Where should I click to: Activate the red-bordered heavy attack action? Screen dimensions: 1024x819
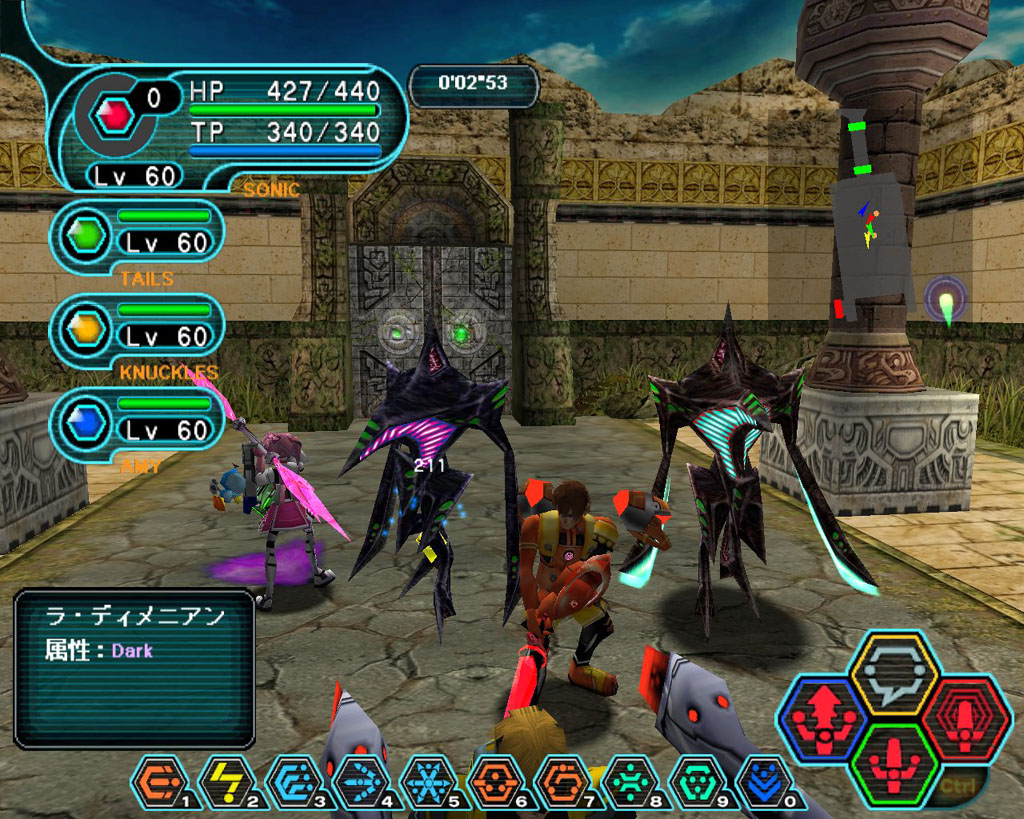click(x=963, y=718)
